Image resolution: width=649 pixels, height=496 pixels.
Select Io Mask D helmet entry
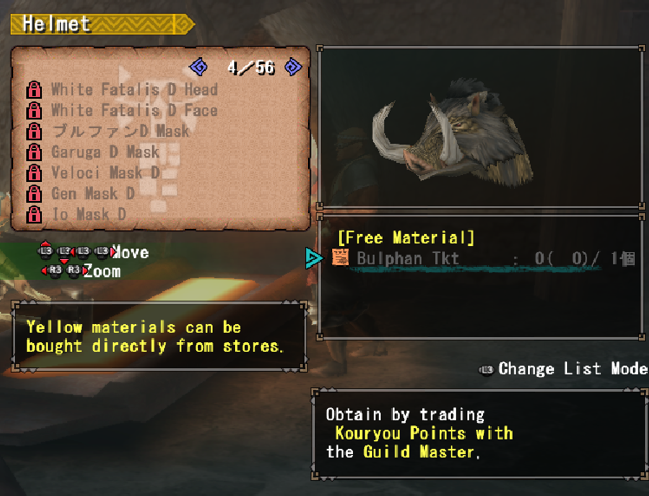89,215
